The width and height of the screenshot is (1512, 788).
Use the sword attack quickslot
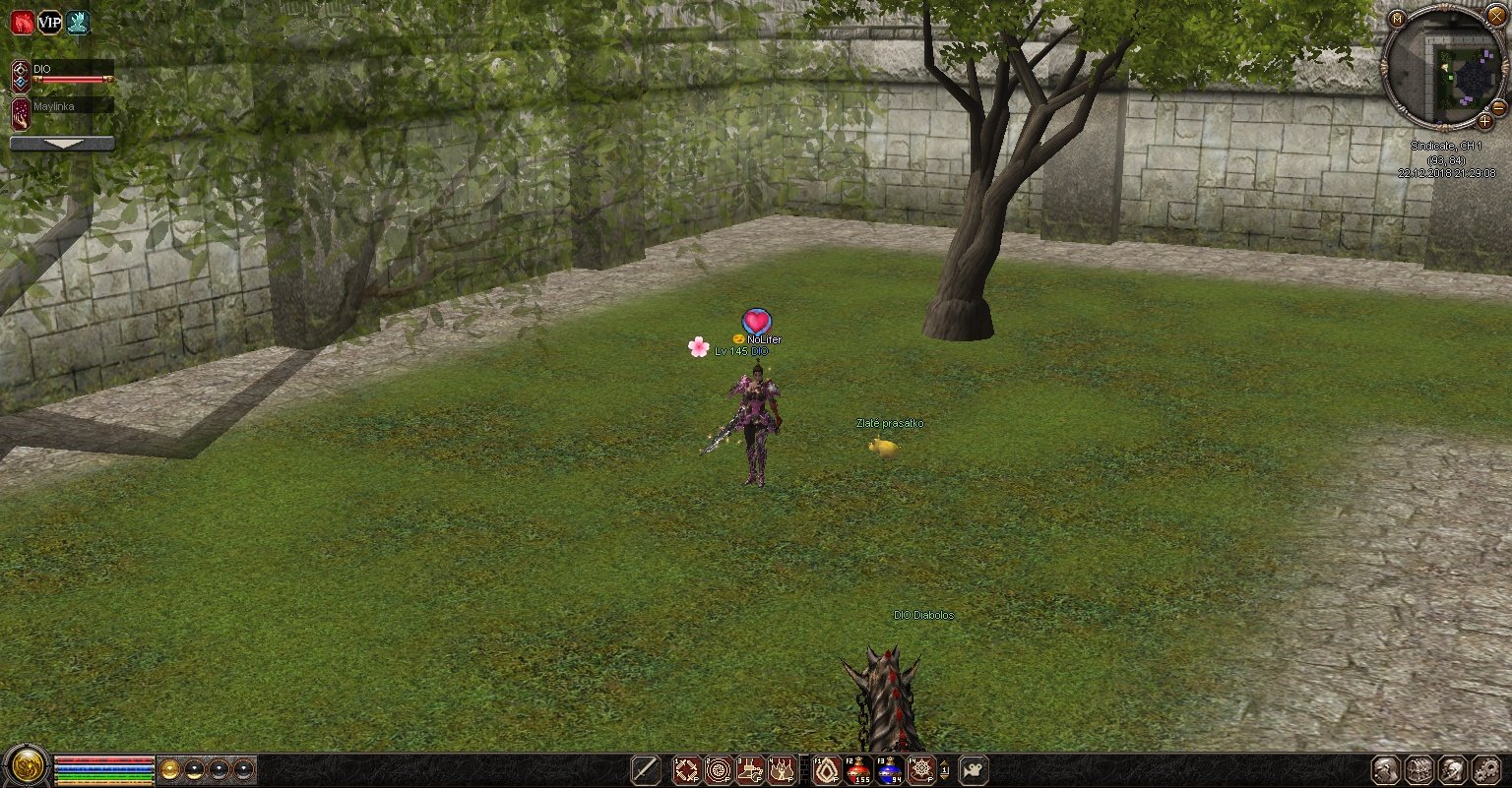point(646,769)
